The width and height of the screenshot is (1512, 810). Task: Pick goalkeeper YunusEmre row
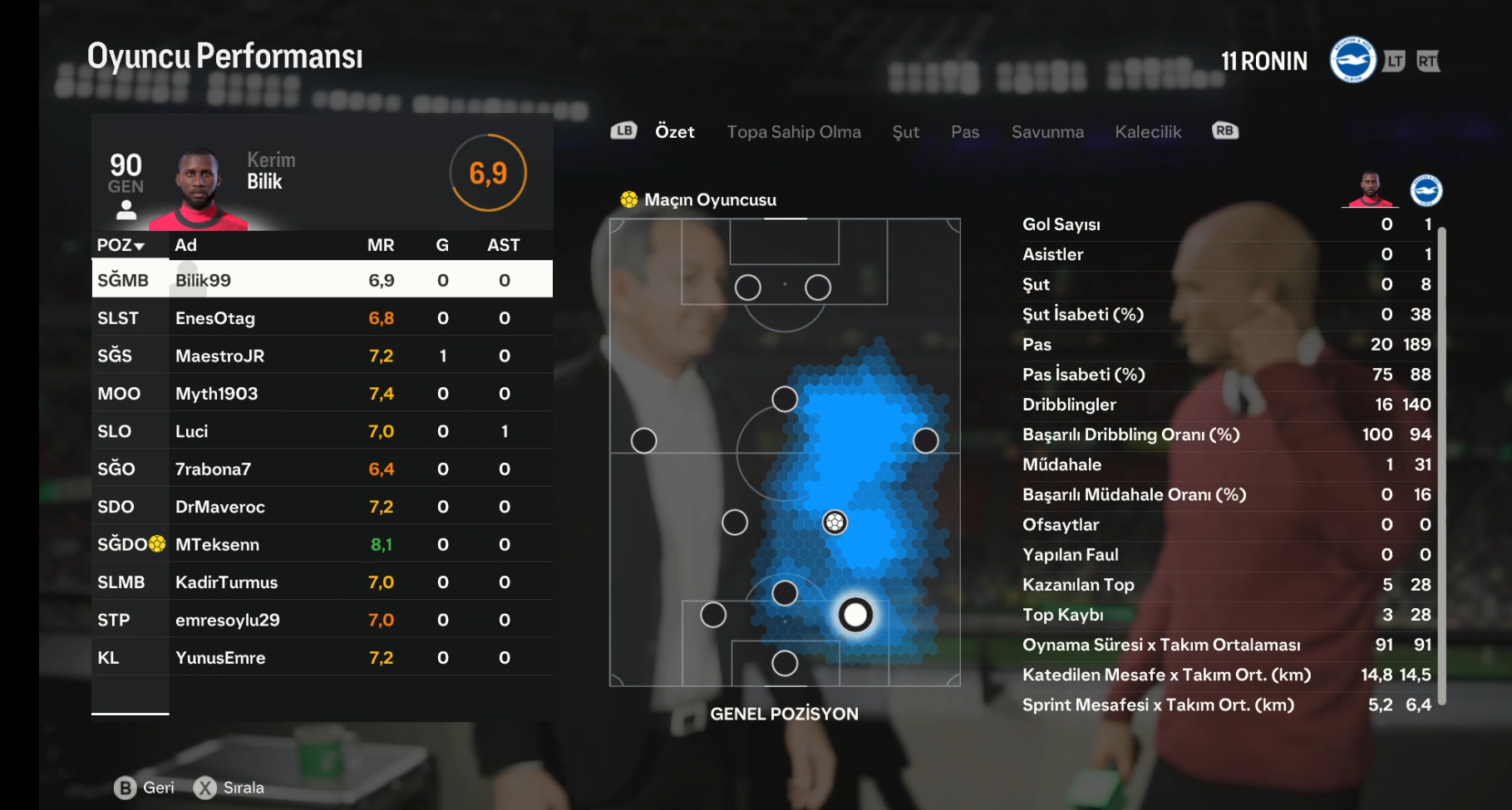coord(322,658)
